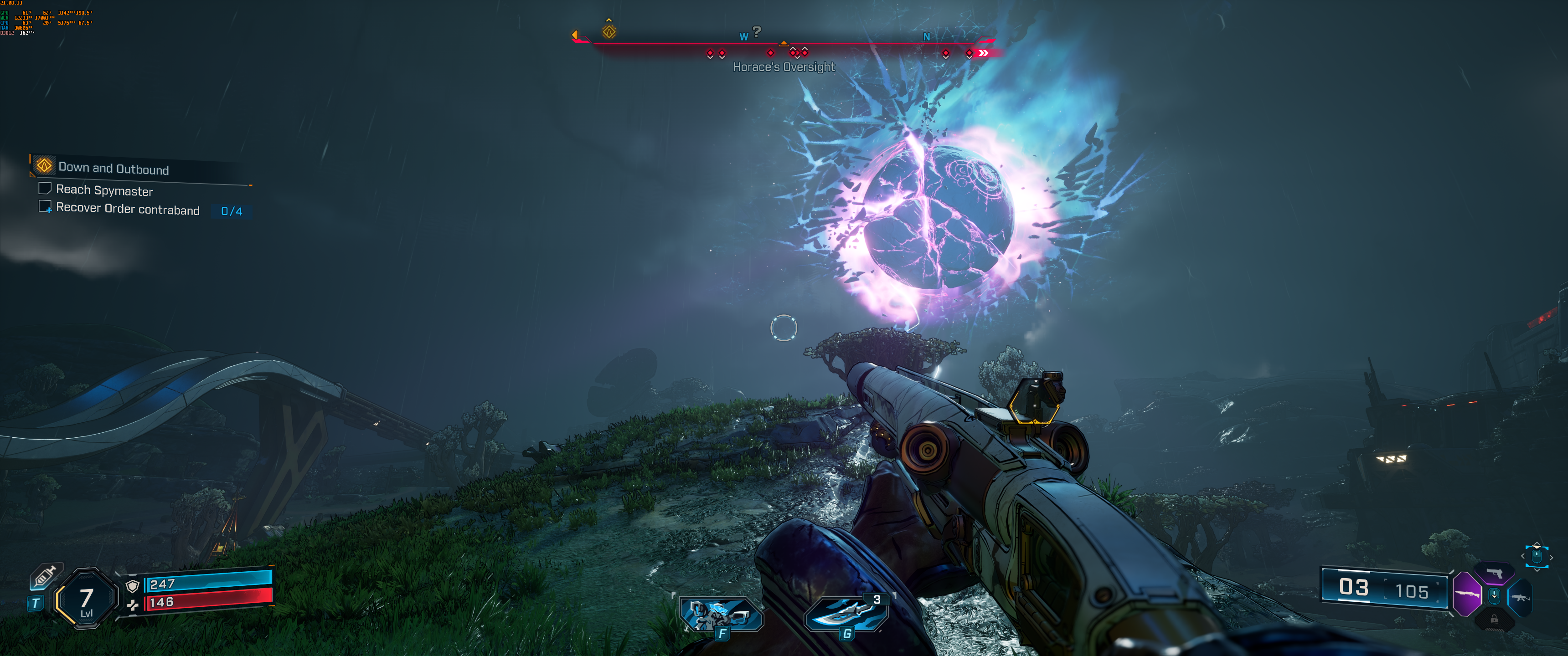Image resolution: width=1568 pixels, height=656 pixels.
Task: Select the question mark marker on compass
Action: [757, 31]
